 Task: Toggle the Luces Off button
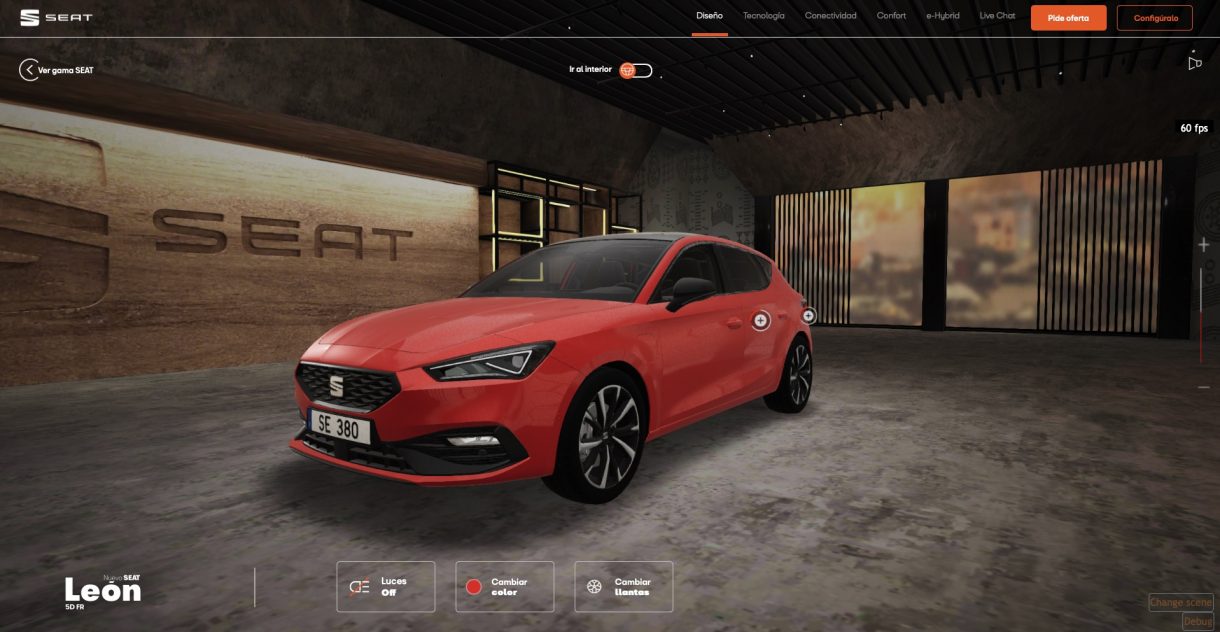tap(385, 587)
